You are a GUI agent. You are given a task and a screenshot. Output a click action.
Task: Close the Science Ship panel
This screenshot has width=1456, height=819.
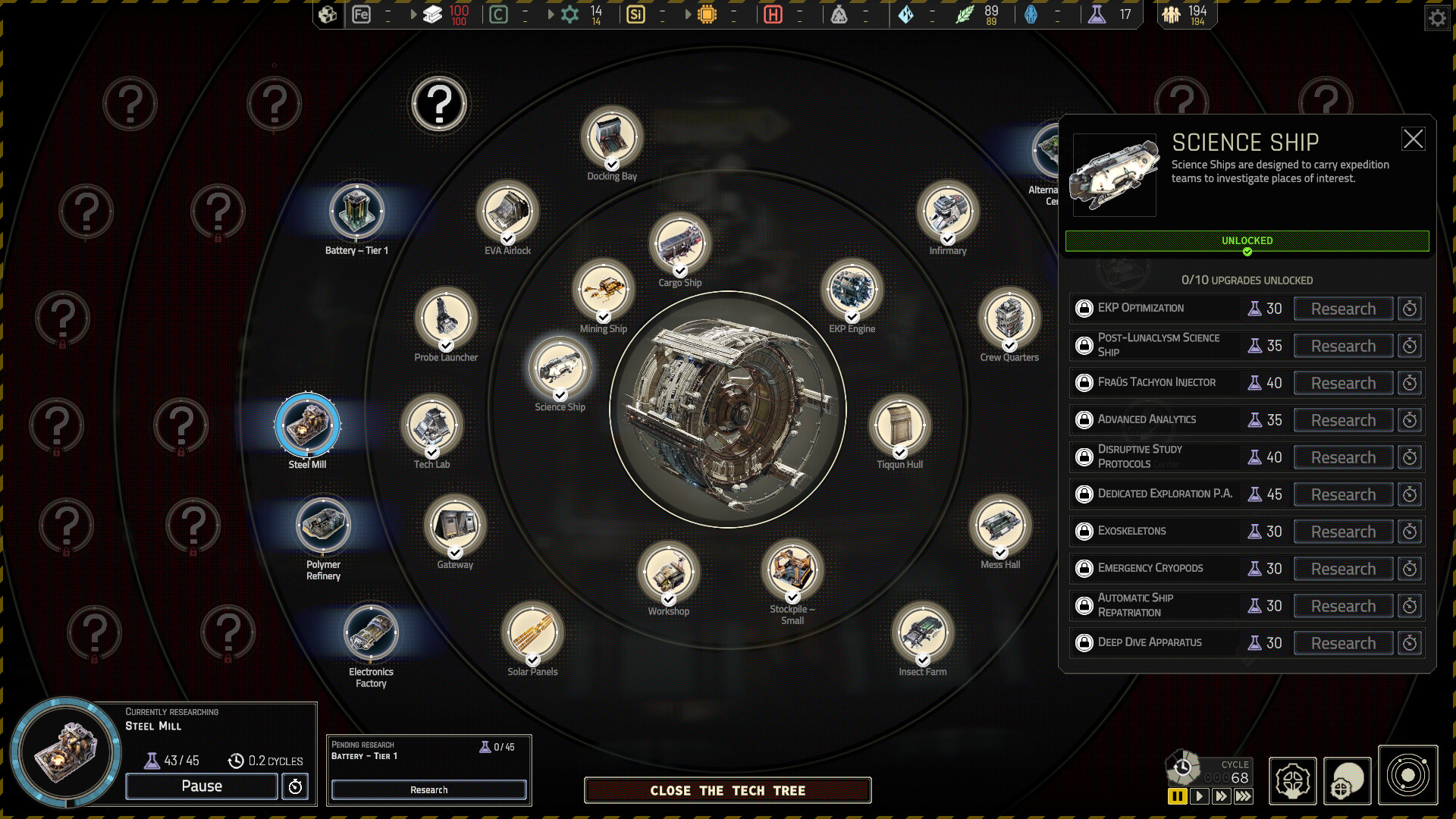1414,139
